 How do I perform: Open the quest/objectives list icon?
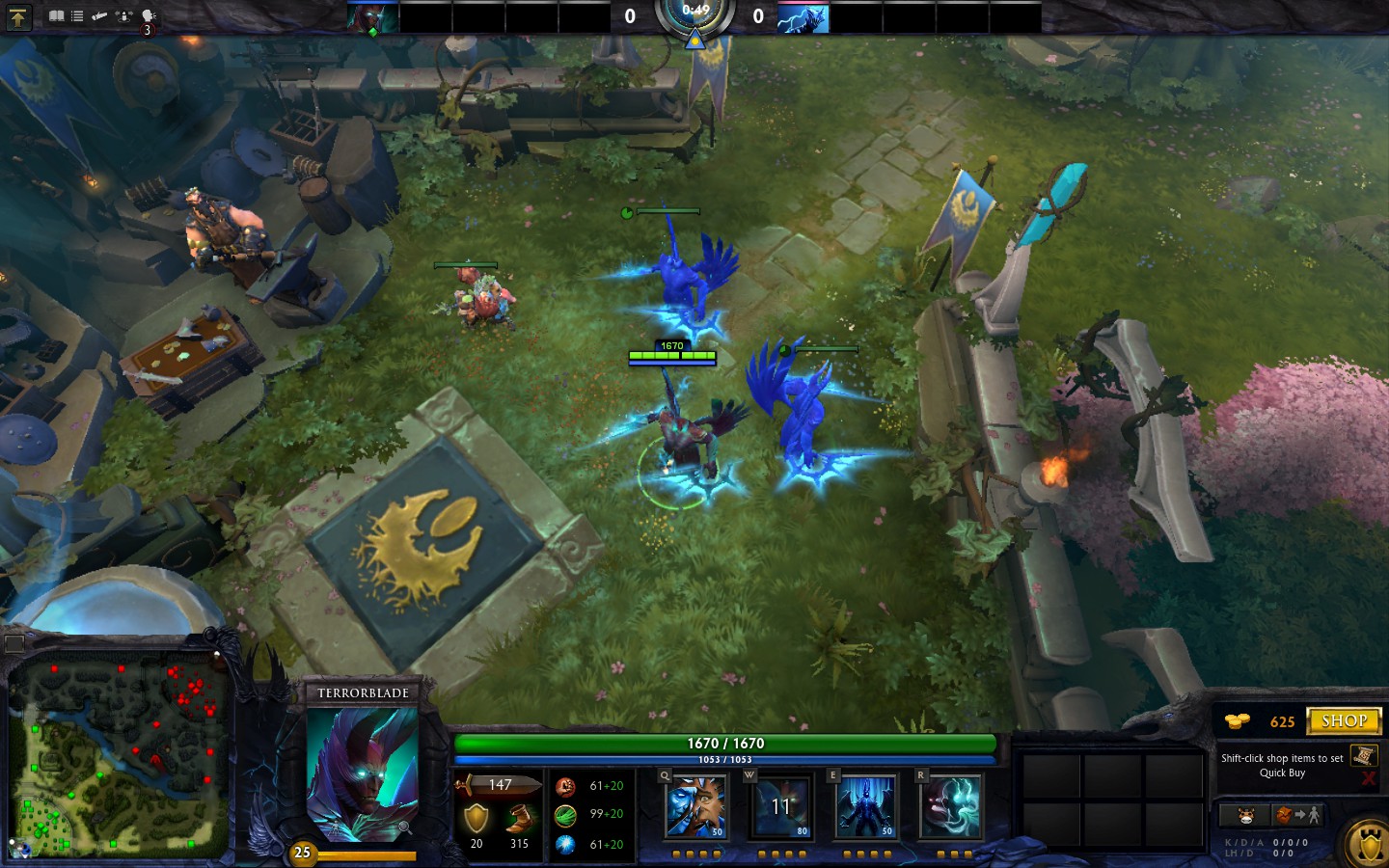tap(77, 15)
